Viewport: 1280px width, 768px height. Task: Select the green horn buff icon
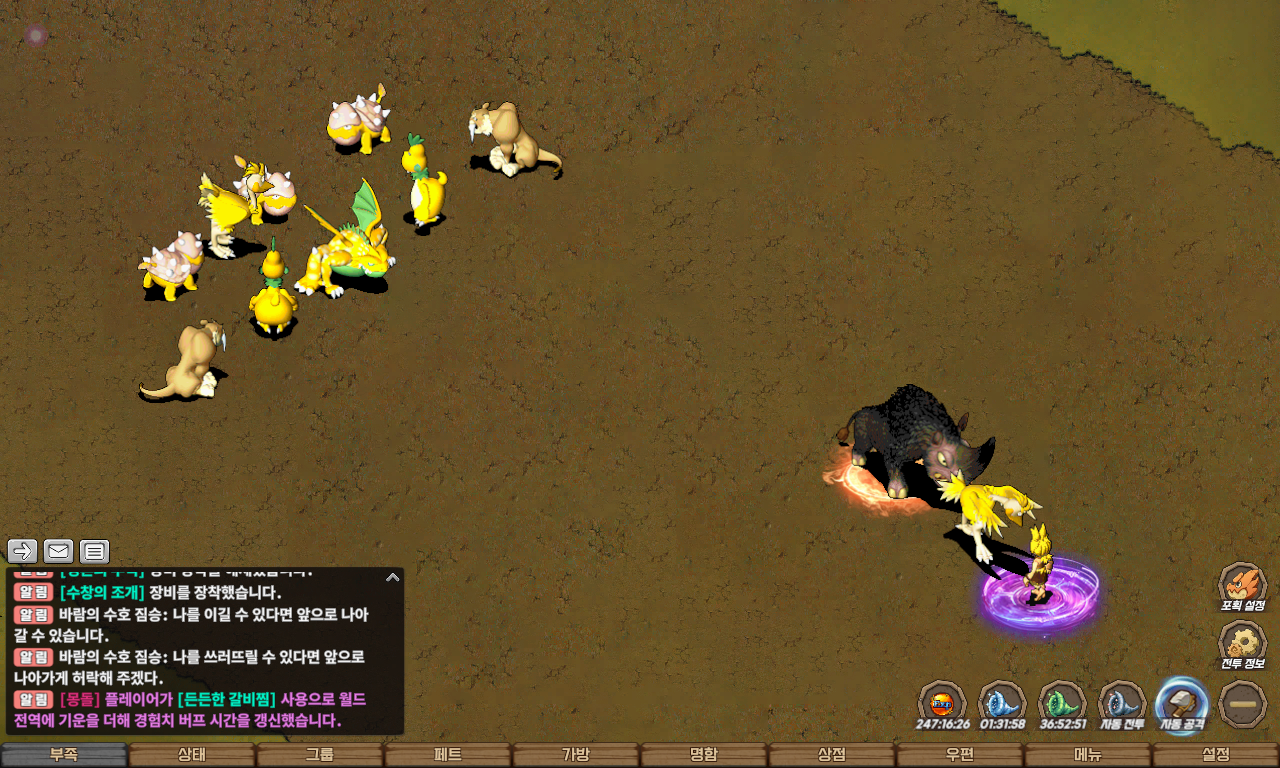pyautogui.click(x=1061, y=702)
